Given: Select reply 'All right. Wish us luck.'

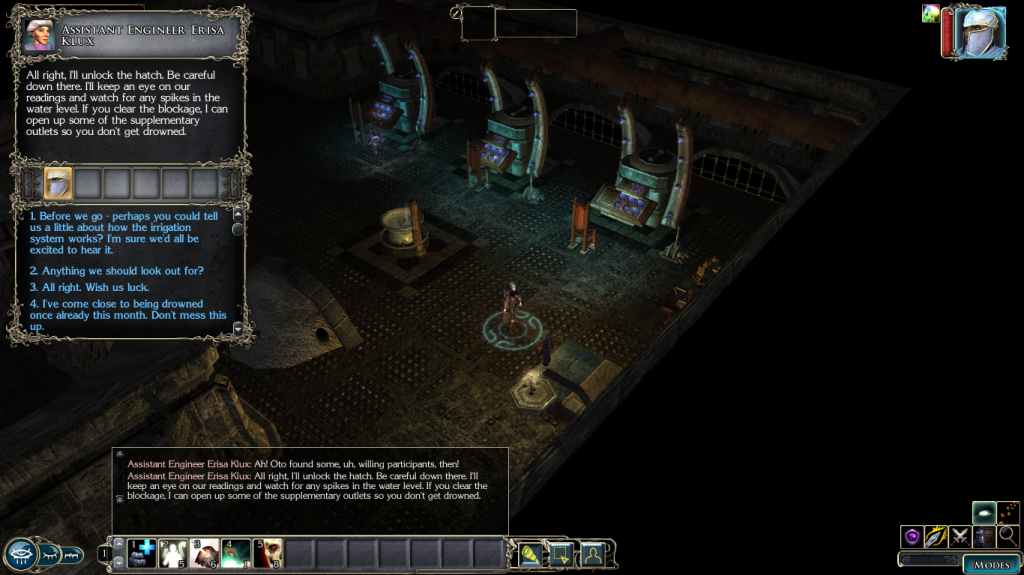Looking at the screenshot, I should (90, 288).
